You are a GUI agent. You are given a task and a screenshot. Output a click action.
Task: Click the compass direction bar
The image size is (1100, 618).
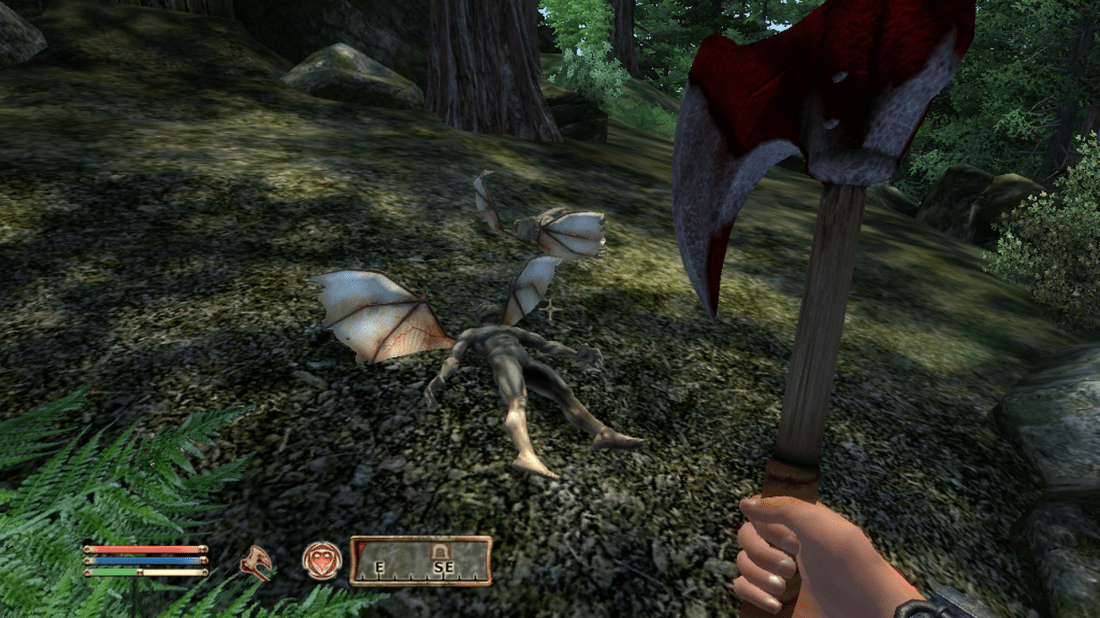[420, 561]
